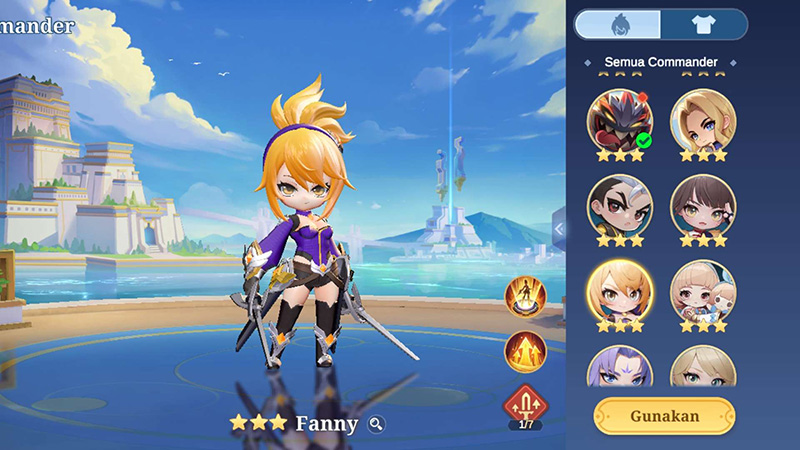
Task: Confirm the commander with the Gunakan button
Action: pos(664,415)
